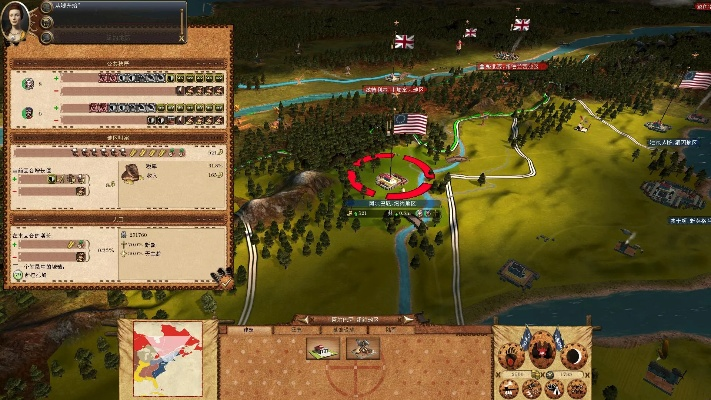The width and height of the screenshot is (711, 400).
Task: Open the campaign minimap of North America
Action: (167, 358)
